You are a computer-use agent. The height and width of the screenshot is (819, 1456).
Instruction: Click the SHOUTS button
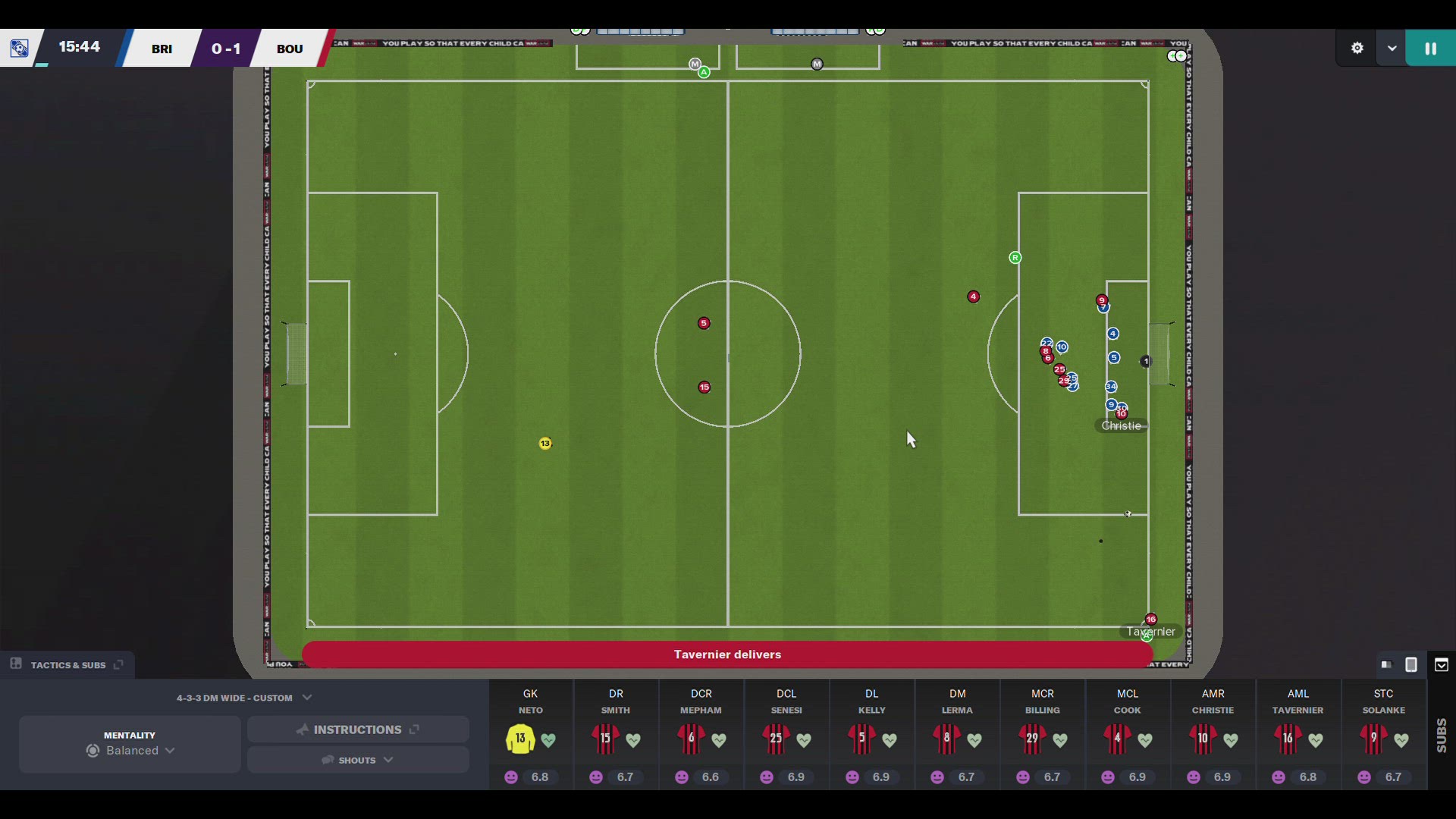point(358,760)
